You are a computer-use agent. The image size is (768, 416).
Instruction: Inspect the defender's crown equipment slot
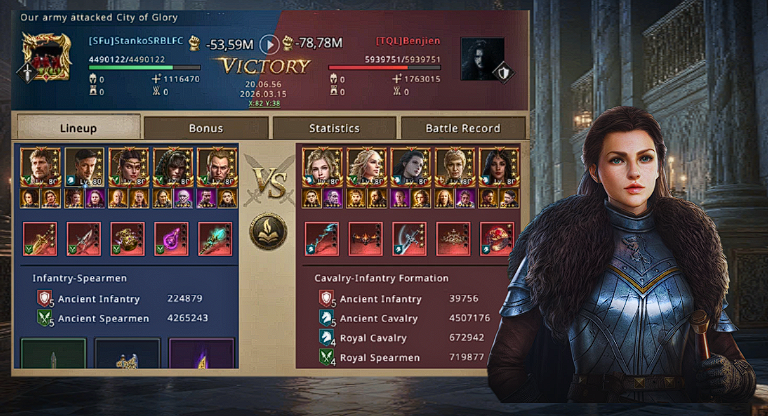[x=454, y=239]
